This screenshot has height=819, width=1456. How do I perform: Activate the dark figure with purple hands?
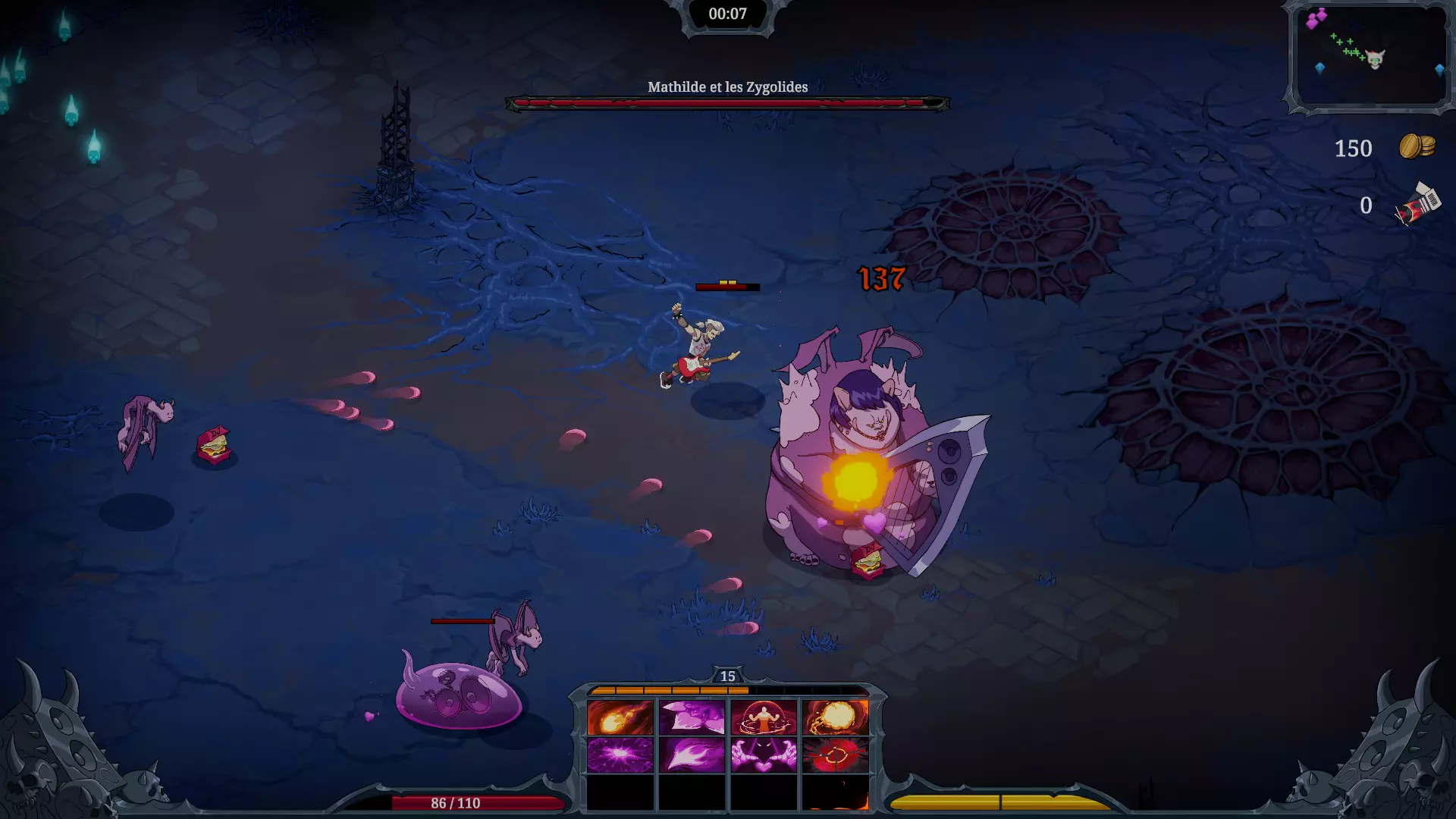pyautogui.click(x=764, y=755)
